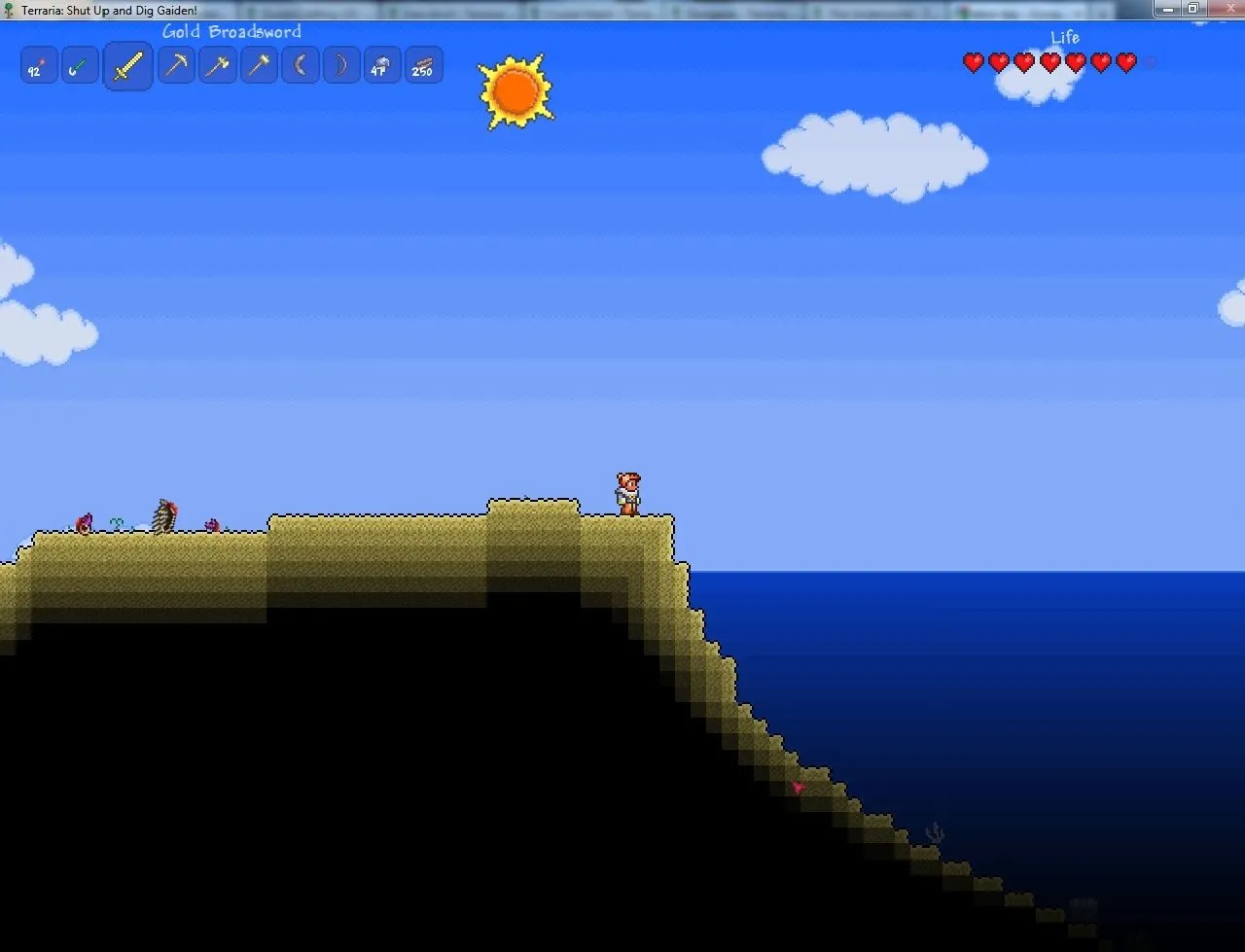This screenshot has width=1245, height=952.
Task: Select the hotbar slot with the 47 stack
Action: (x=382, y=66)
